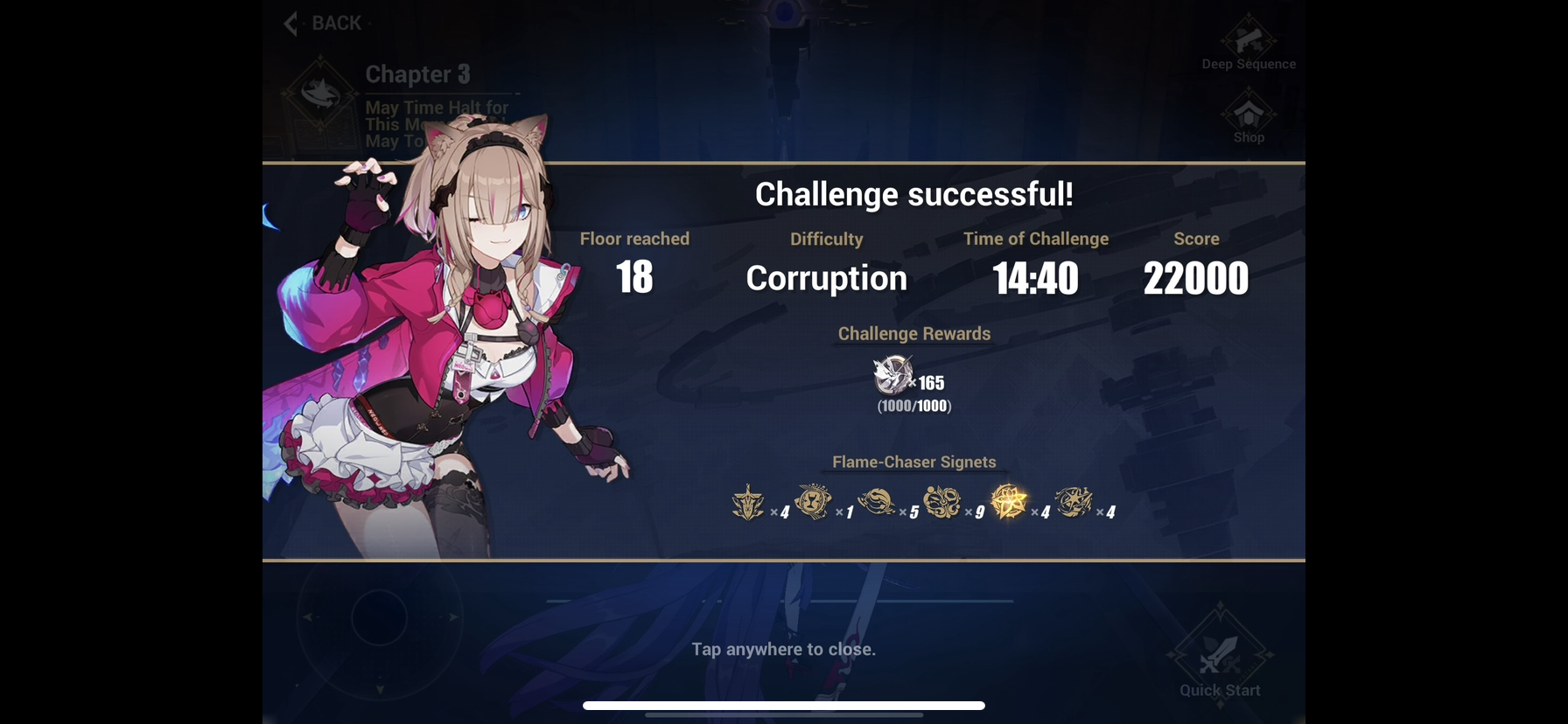Image resolution: width=1568 pixels, height=724 pixels.
Task: Click the Challenge Rewards header
Action: point(913,333)
